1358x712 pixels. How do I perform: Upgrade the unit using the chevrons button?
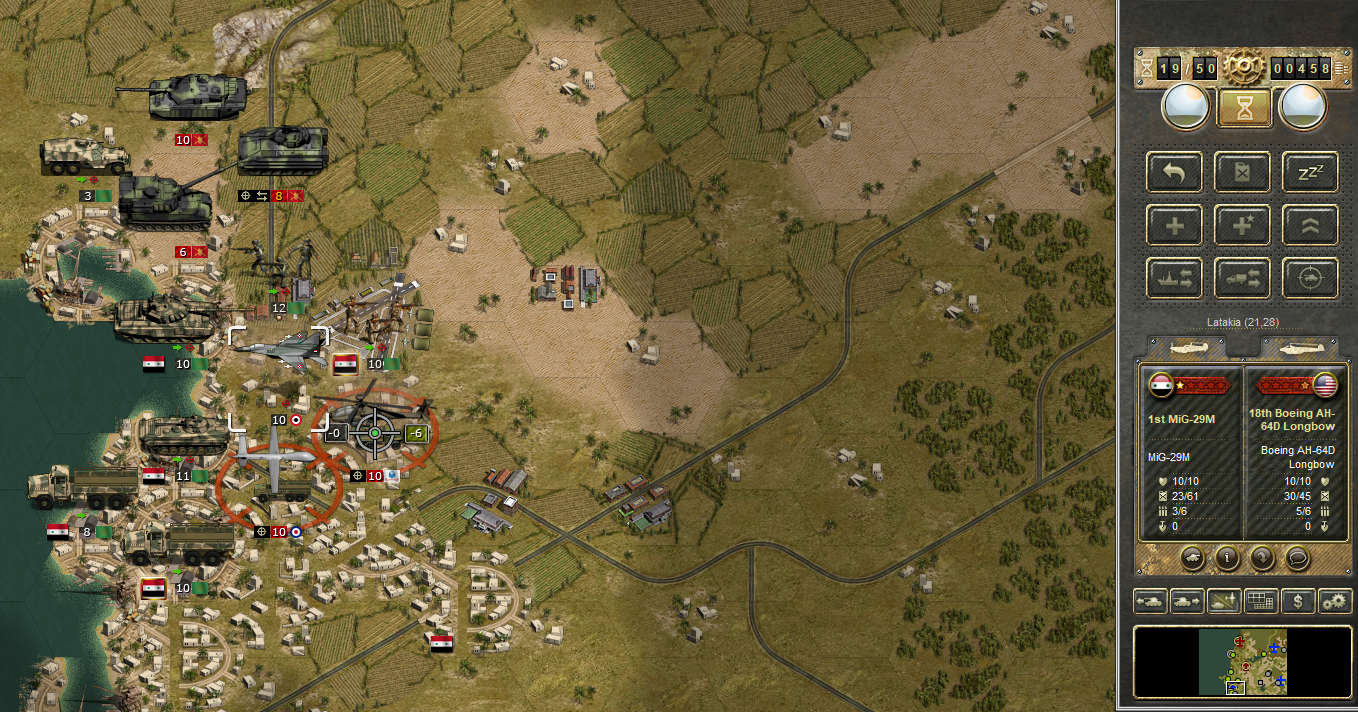click(x=1310, y=225)
